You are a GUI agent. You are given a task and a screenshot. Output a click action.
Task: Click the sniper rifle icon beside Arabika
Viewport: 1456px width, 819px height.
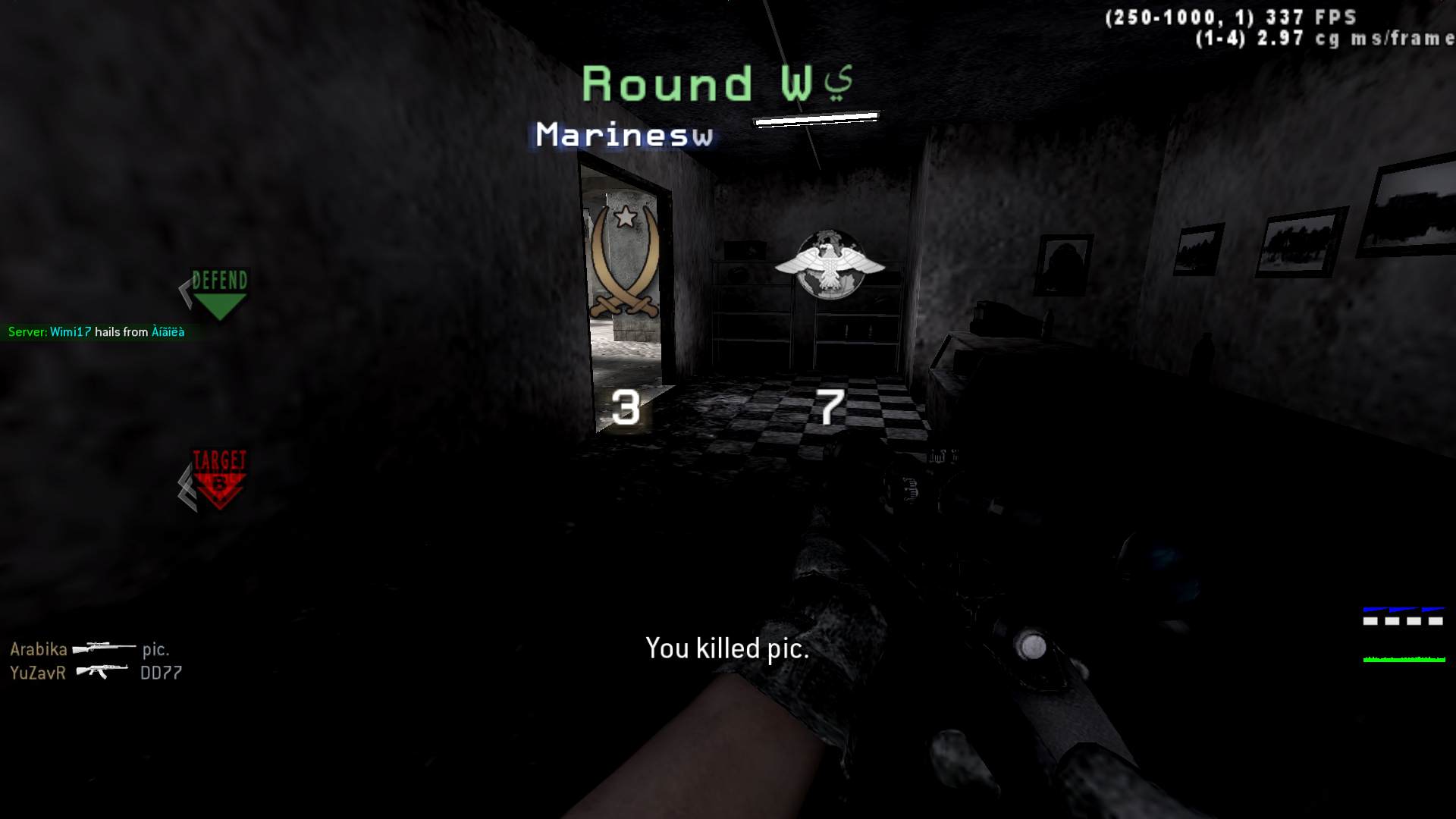click(102, 649)
